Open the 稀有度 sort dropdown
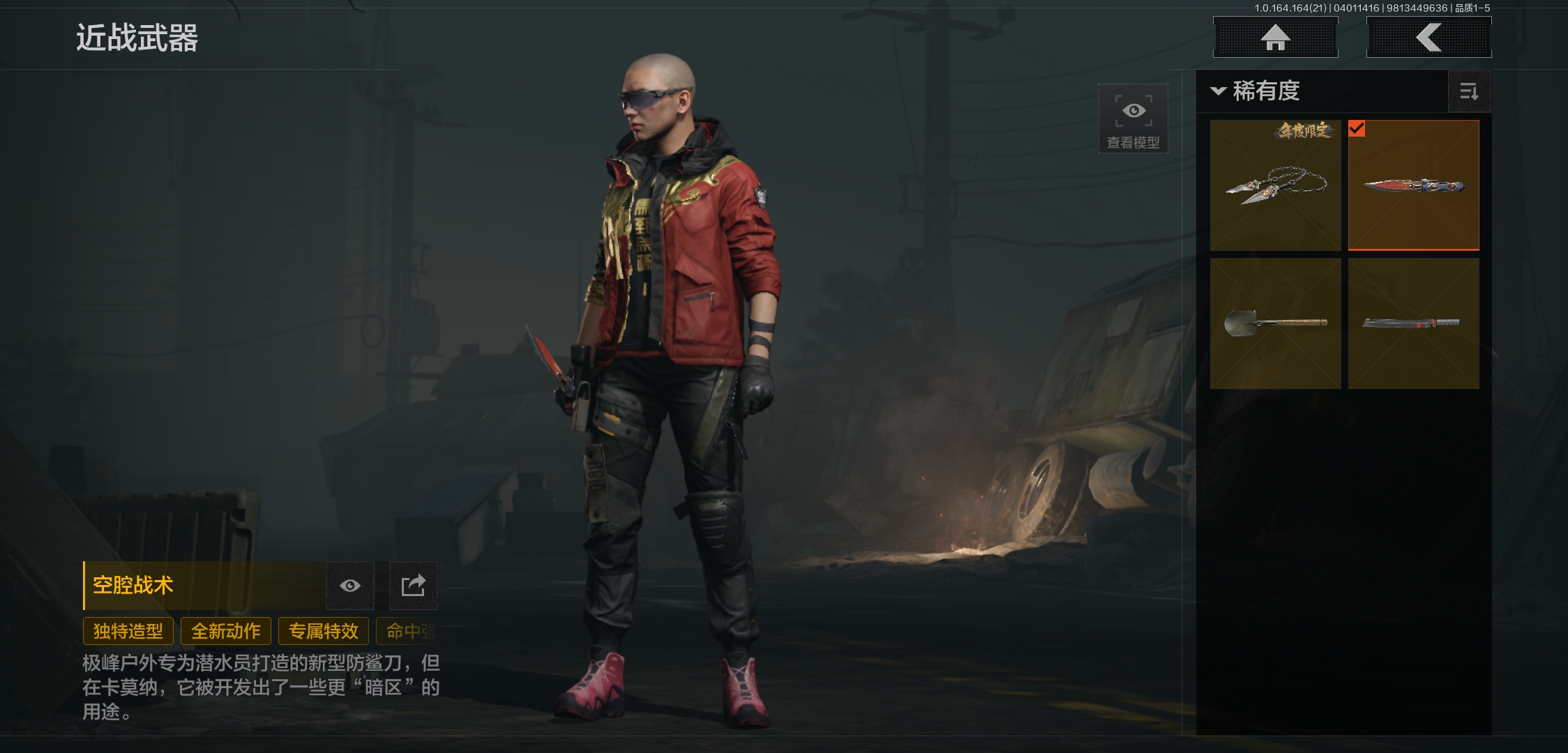Image resolution: width=1568 pixels, height=753 pixels. tap(1256, 91)
